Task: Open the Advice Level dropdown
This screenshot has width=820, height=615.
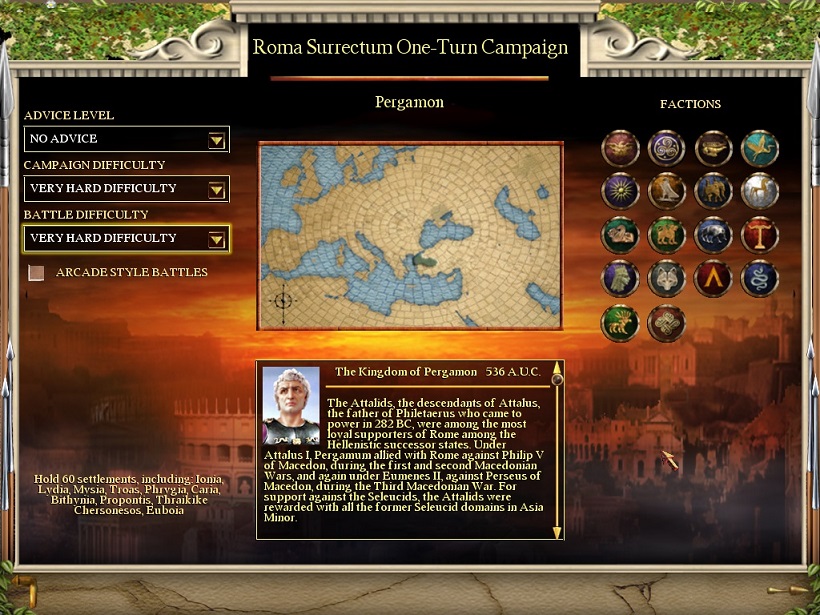Action: (216, 139)
